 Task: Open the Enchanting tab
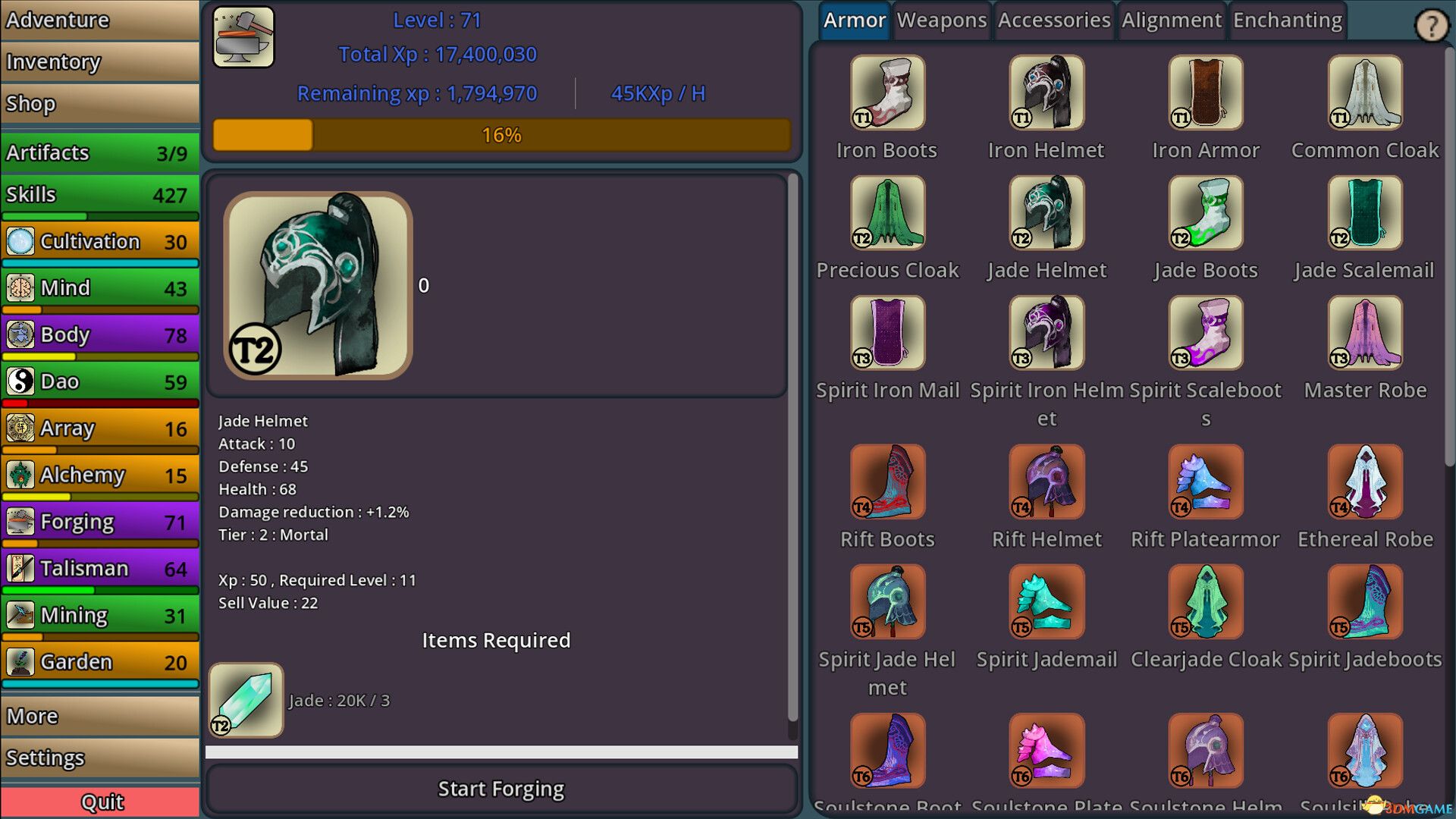[1287, 20]
